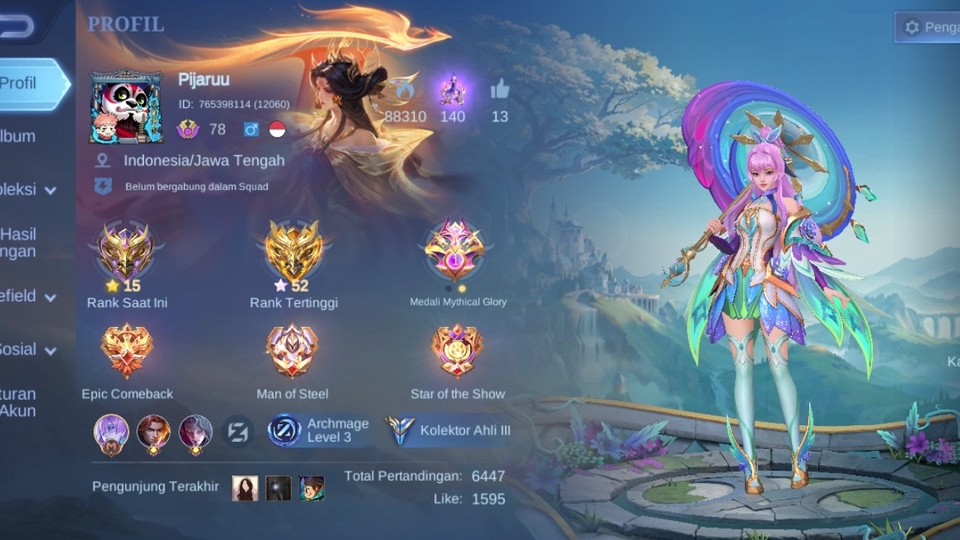This screenshot has width=960, height=540.
Task: Go back using the top-left arrow
Action: (16, 27)
